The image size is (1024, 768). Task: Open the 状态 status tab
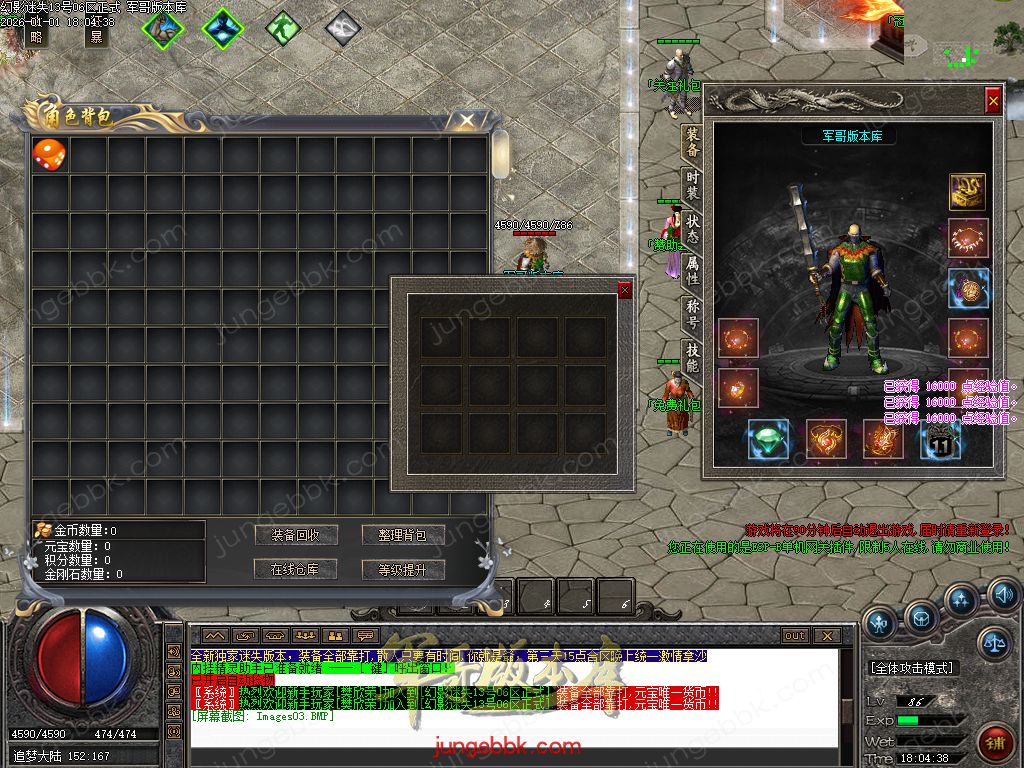pyautogui.click(x=692, y=229)
